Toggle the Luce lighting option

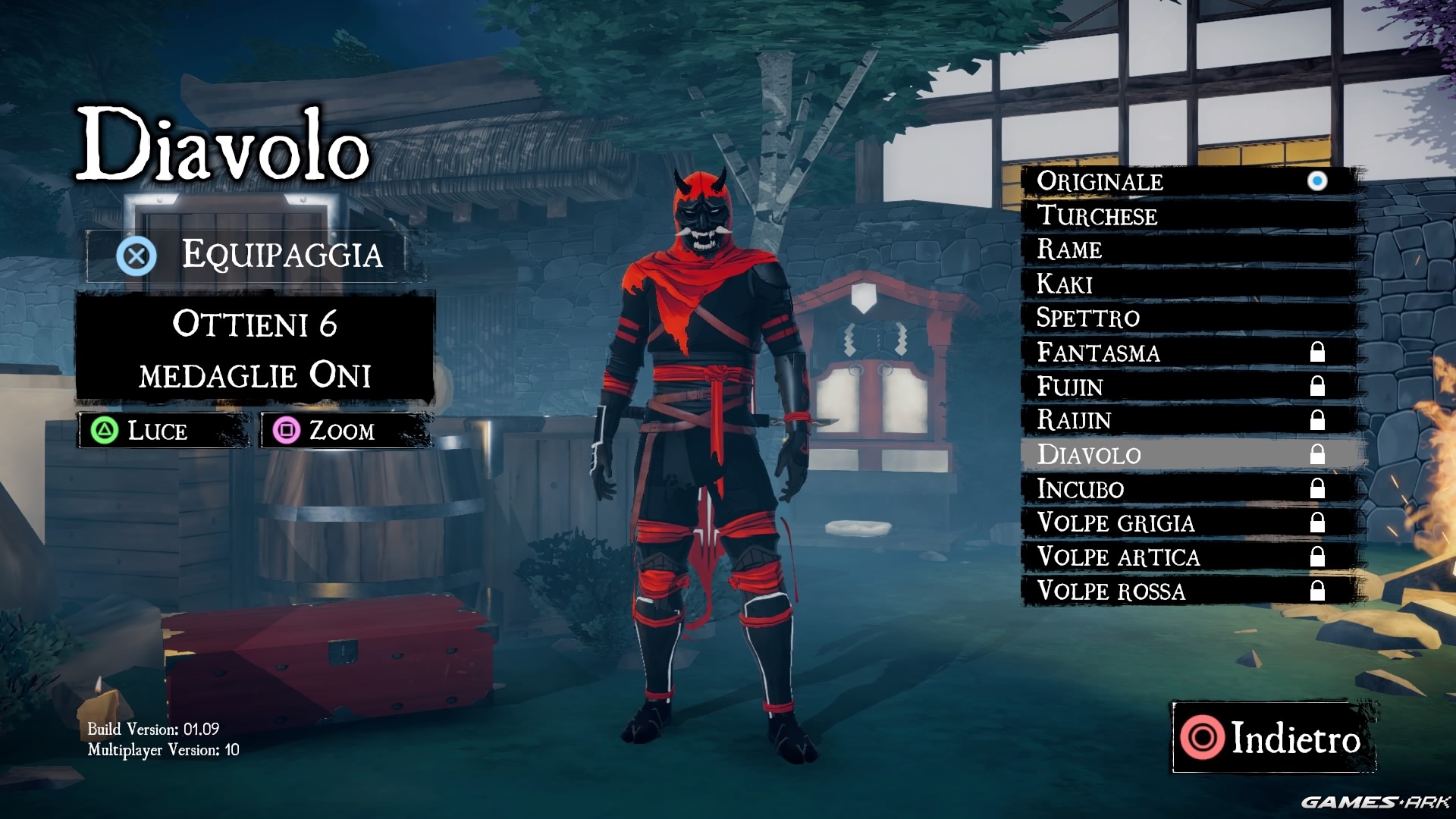click(163, 431)
